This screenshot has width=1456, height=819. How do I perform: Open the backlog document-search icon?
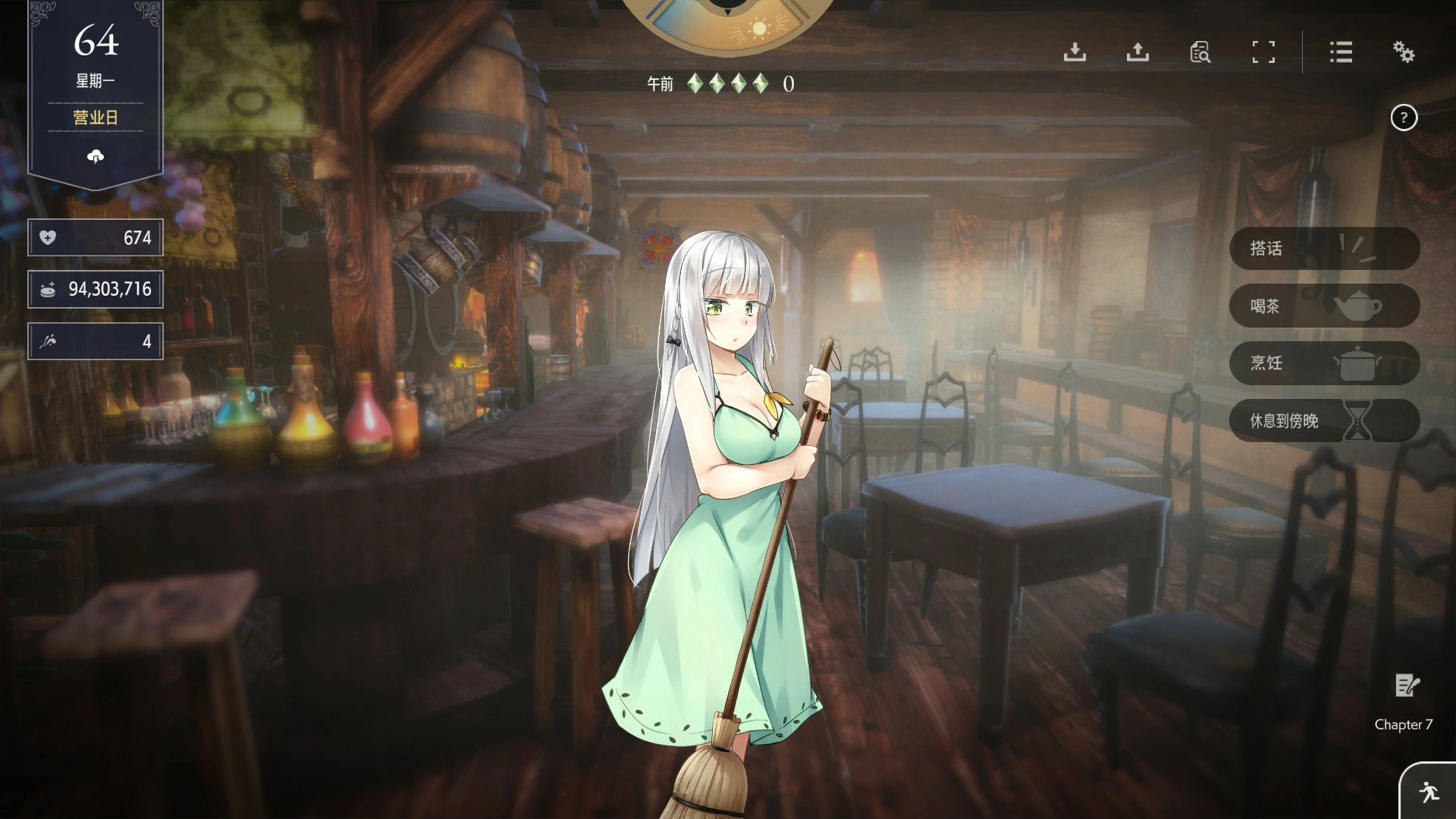(x=1200, y=52)
